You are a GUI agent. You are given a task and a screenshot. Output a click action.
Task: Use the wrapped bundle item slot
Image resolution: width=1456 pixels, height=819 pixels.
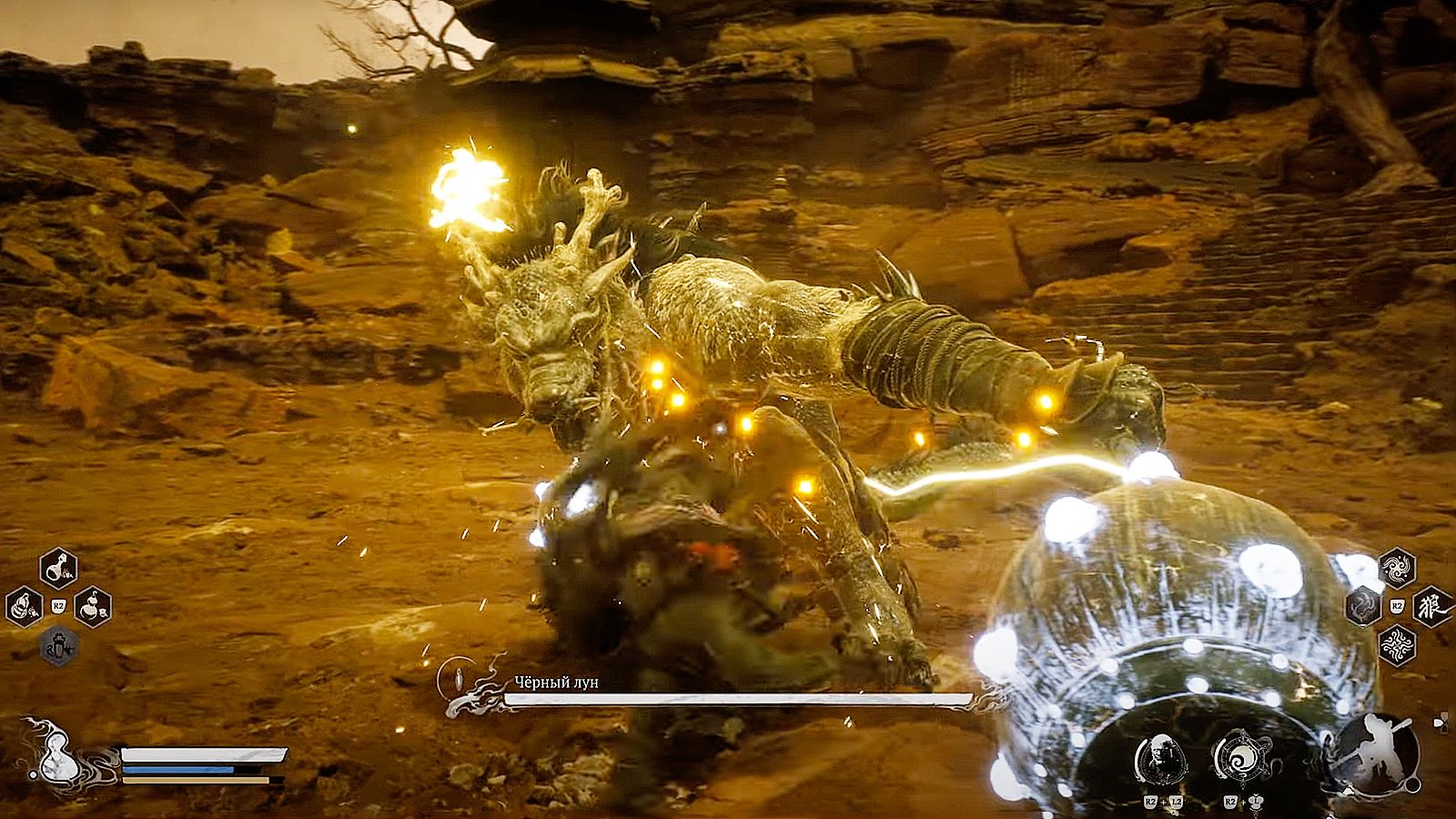tap(25, 606)
